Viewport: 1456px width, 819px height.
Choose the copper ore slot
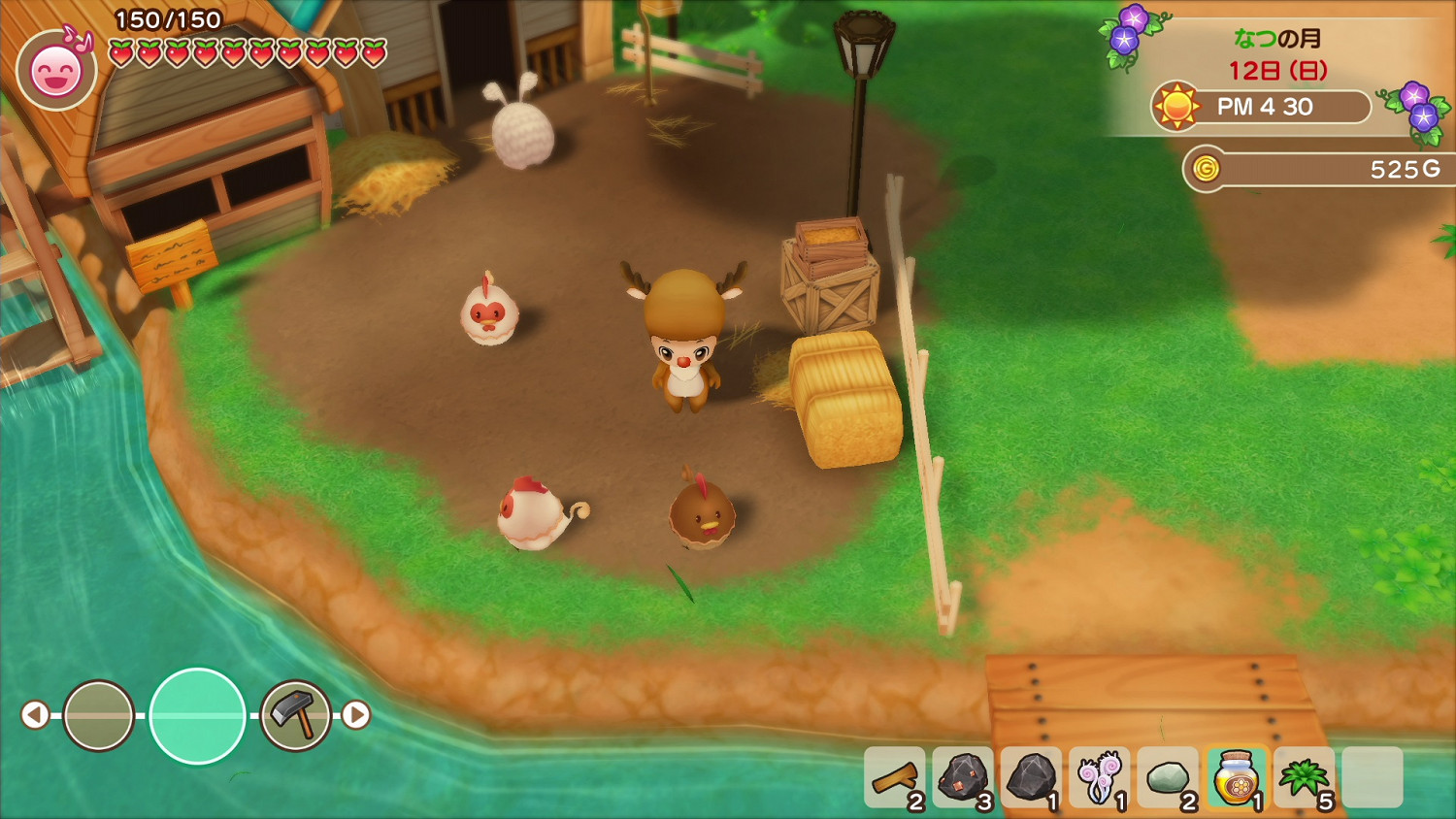[x=962, y=777]
